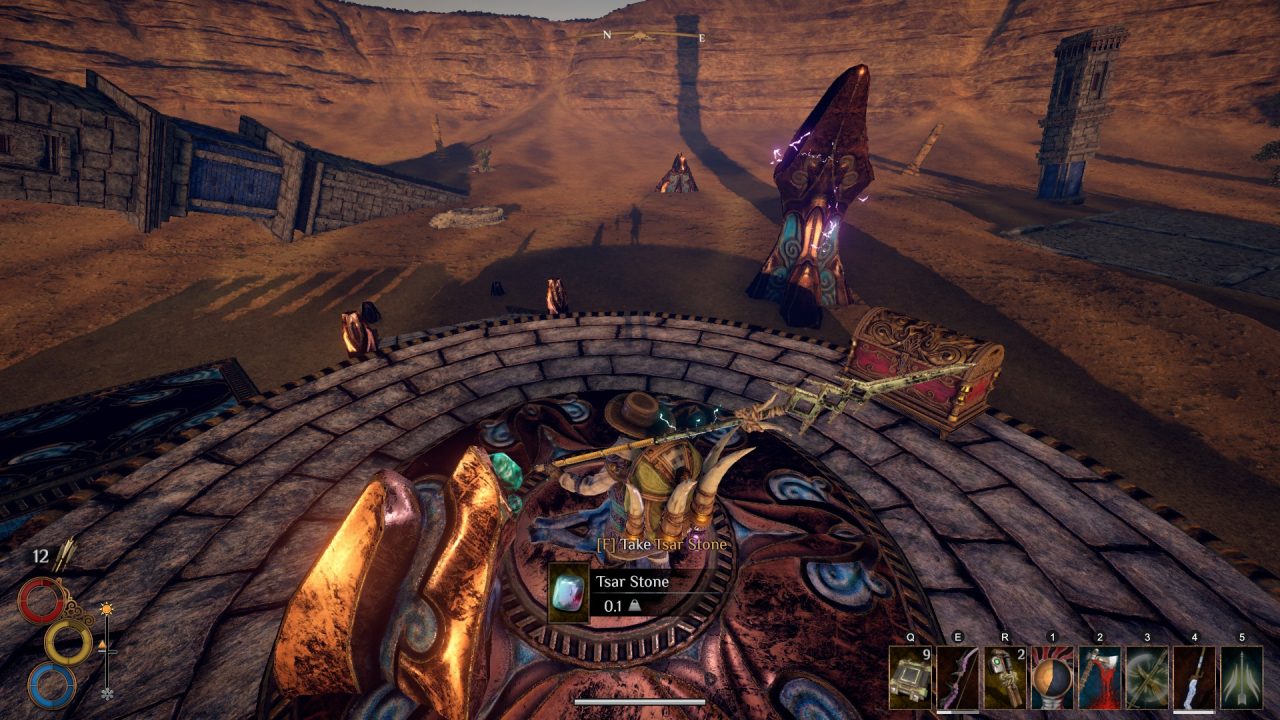Use the white-wrapped blade skill

tap(1194, 678)
